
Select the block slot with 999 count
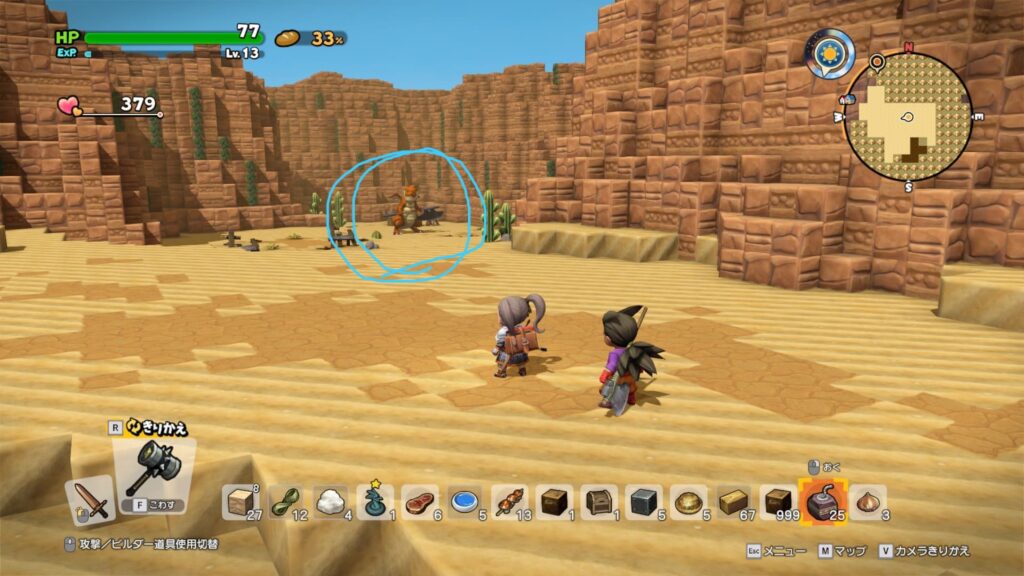pyautogui.click(x=777, y=502)
